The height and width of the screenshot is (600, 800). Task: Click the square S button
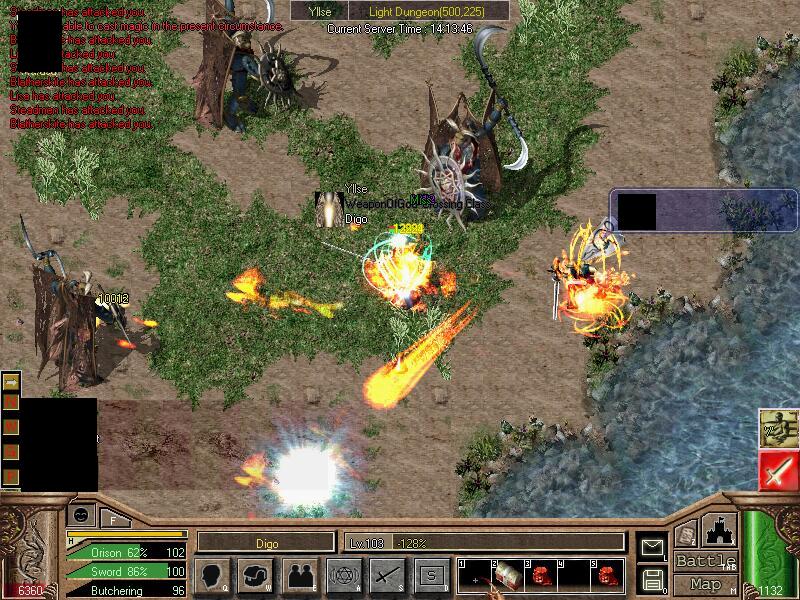(431, 575)
